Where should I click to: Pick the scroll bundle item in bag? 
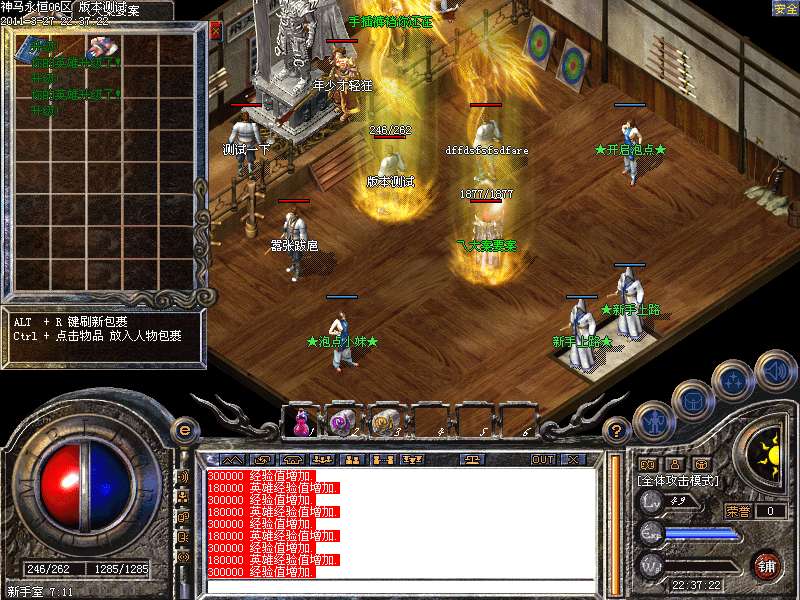pyautogui.click(x=101, y=48)
